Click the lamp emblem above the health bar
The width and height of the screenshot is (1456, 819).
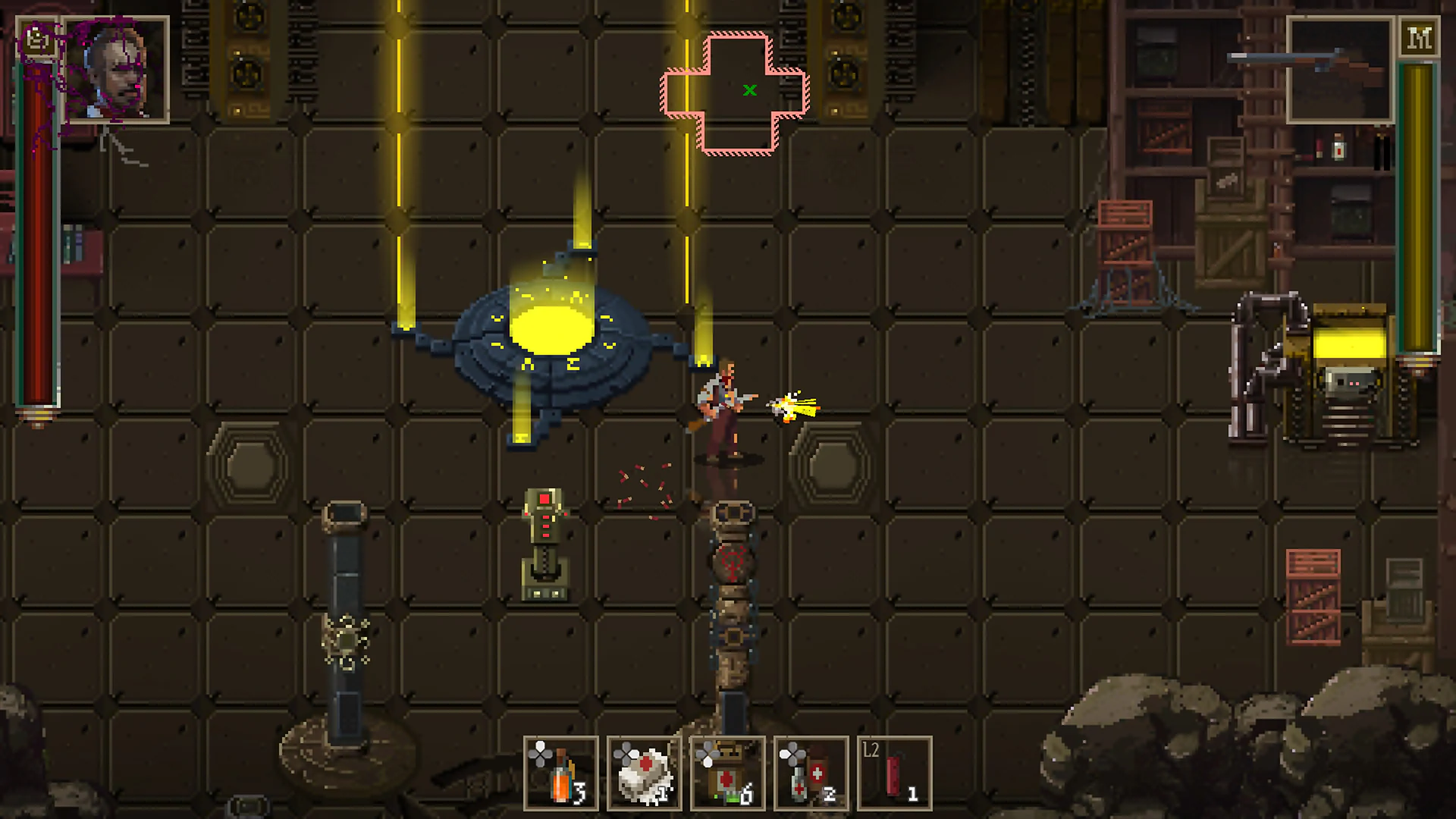[38, 38]
